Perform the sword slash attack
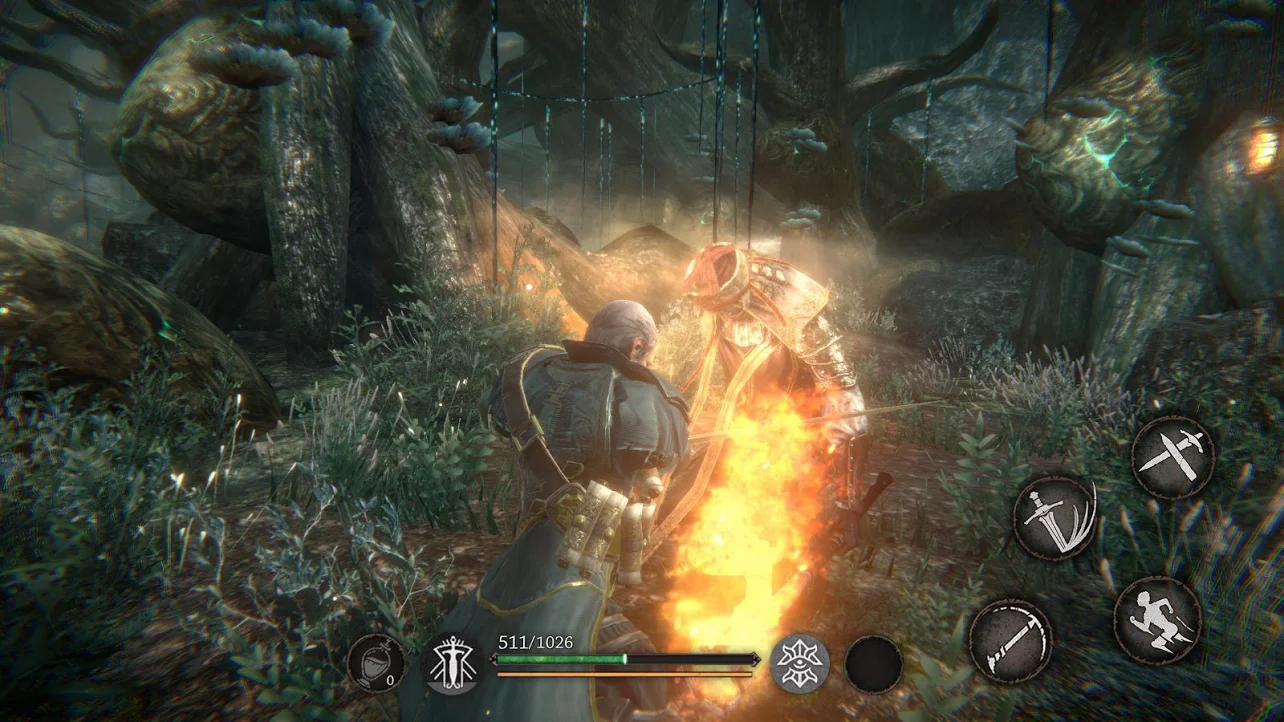 1054,518
